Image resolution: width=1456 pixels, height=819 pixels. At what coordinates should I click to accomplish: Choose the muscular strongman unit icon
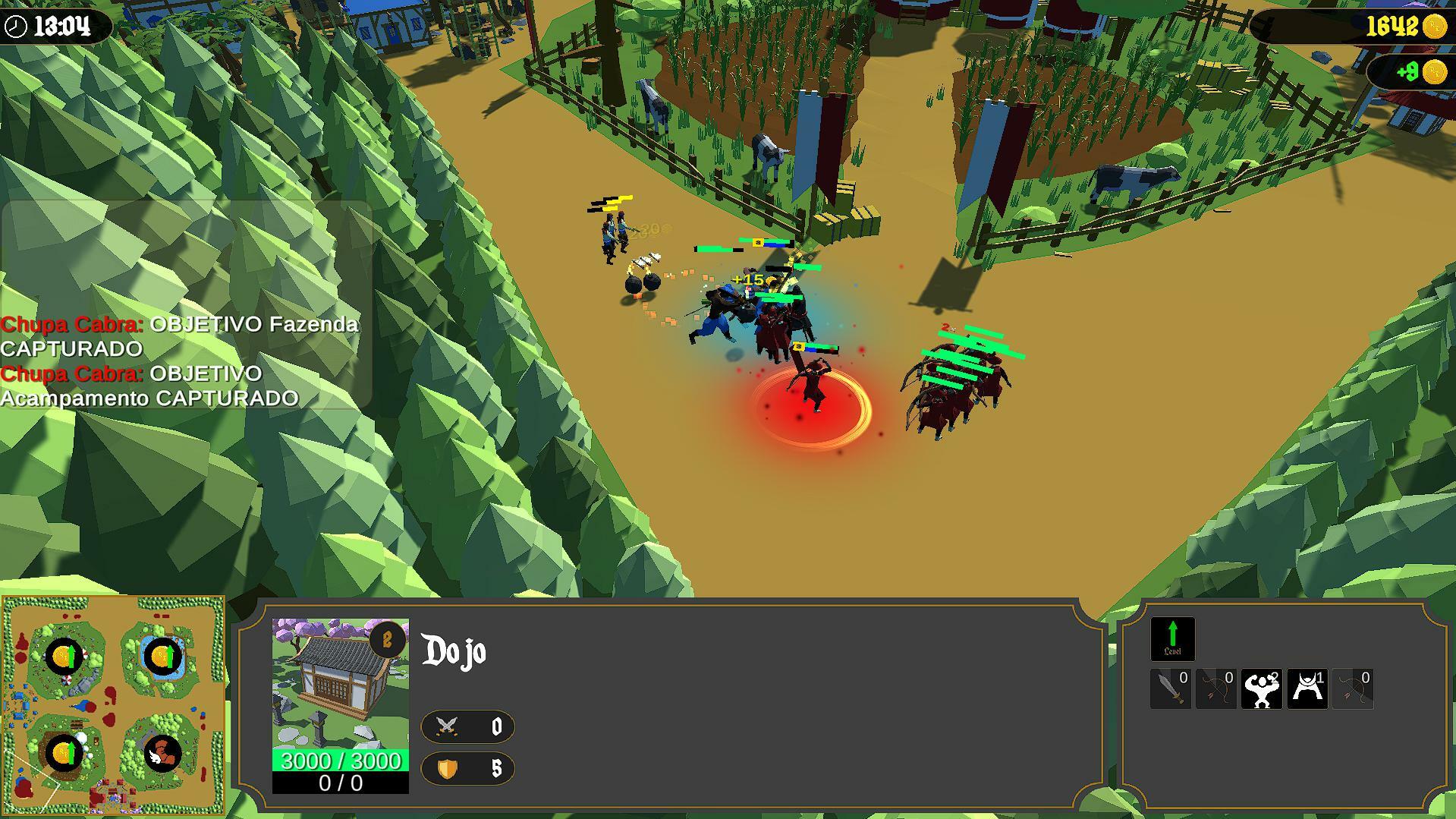1261,688
